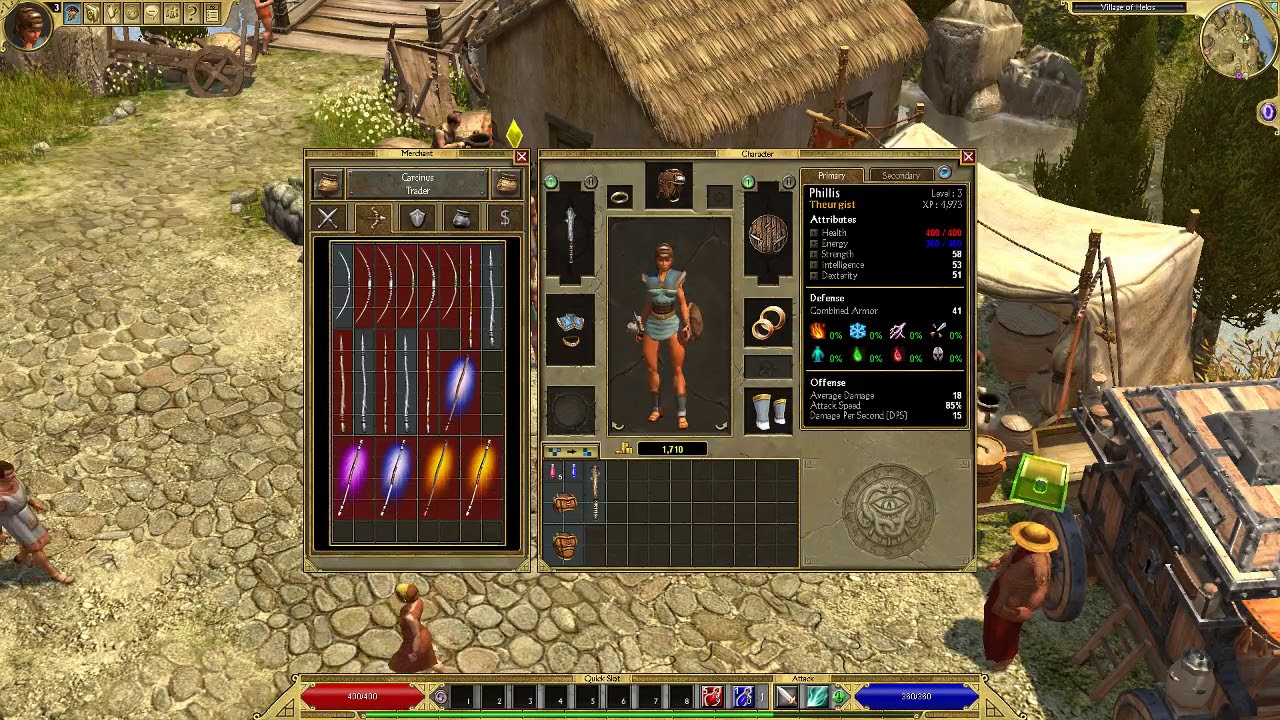
Task: Select the purple glowing staff in the shop
Action: click(351, 477)
